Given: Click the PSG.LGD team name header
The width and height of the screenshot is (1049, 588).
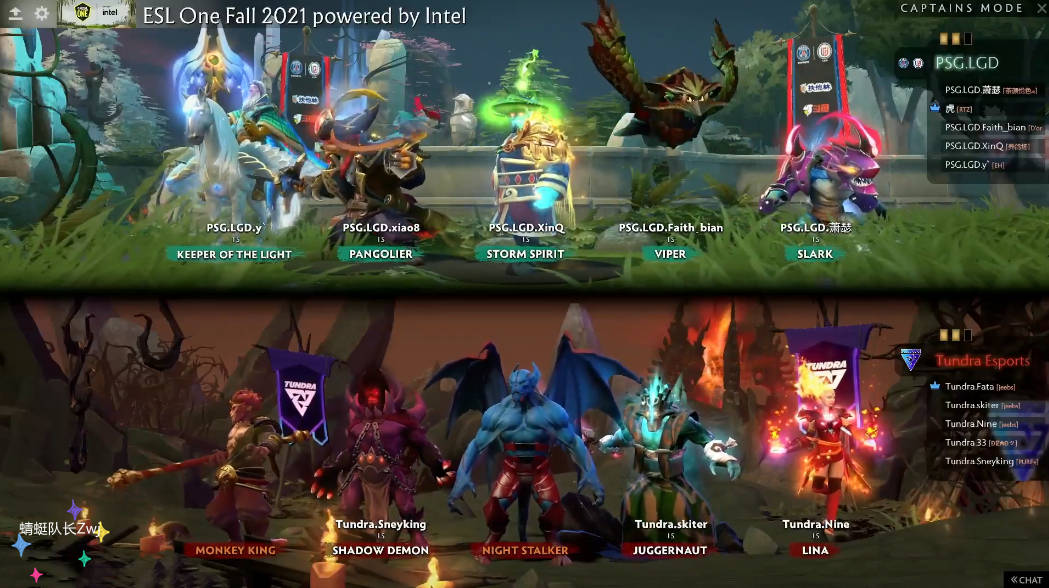Looking at the screenshot, I should [x=966, y=62].
